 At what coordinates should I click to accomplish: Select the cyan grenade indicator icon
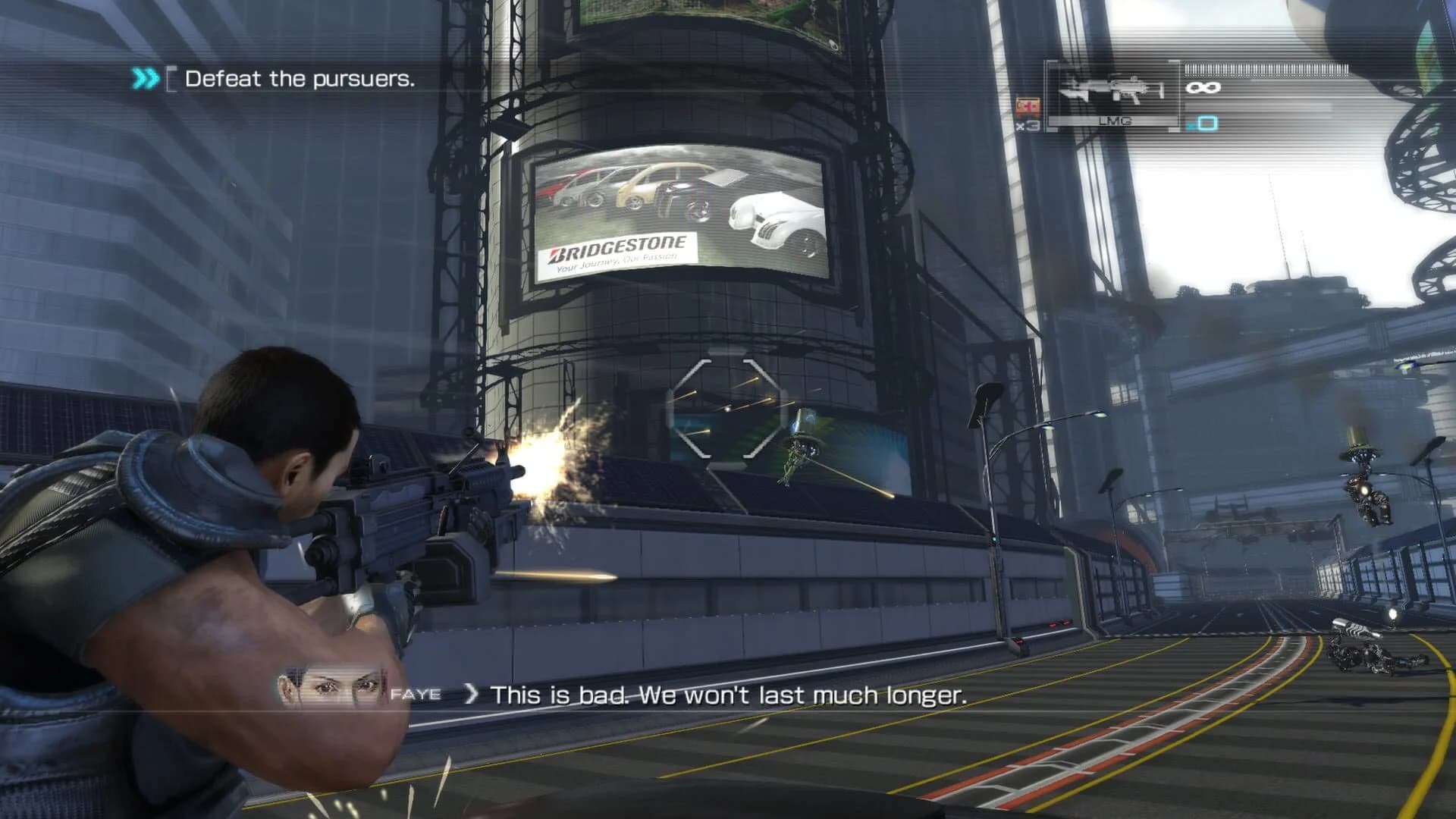1208,123
